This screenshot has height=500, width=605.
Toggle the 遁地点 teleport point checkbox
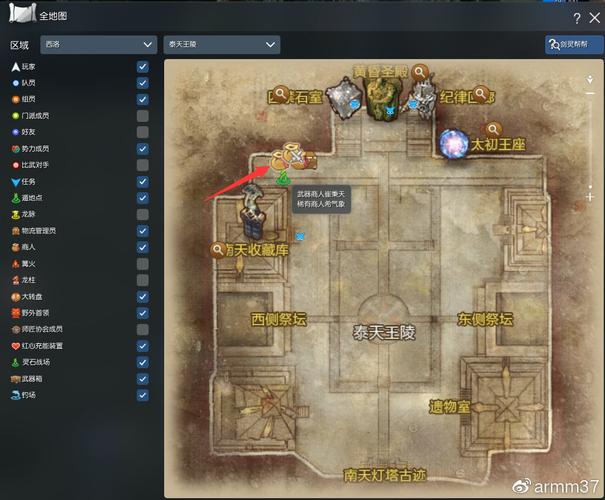pos(143,198)
